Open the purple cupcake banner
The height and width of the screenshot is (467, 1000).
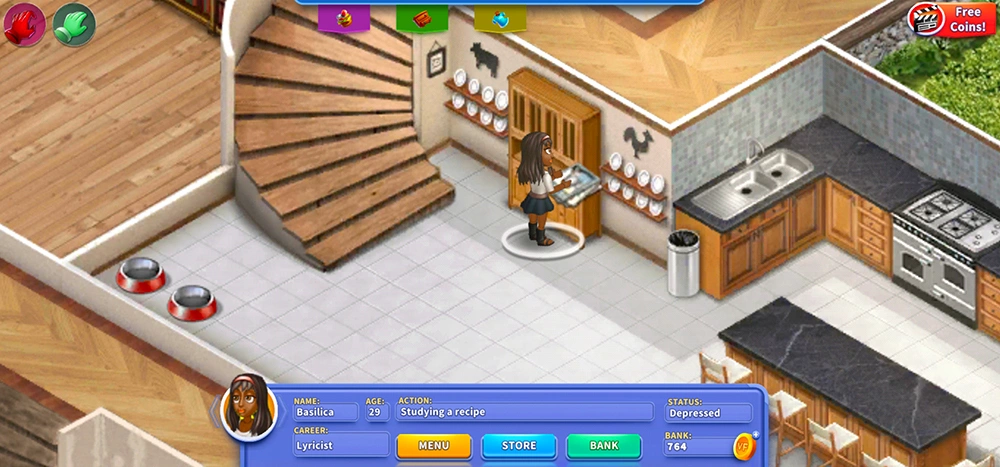click(x=344, y=18)
